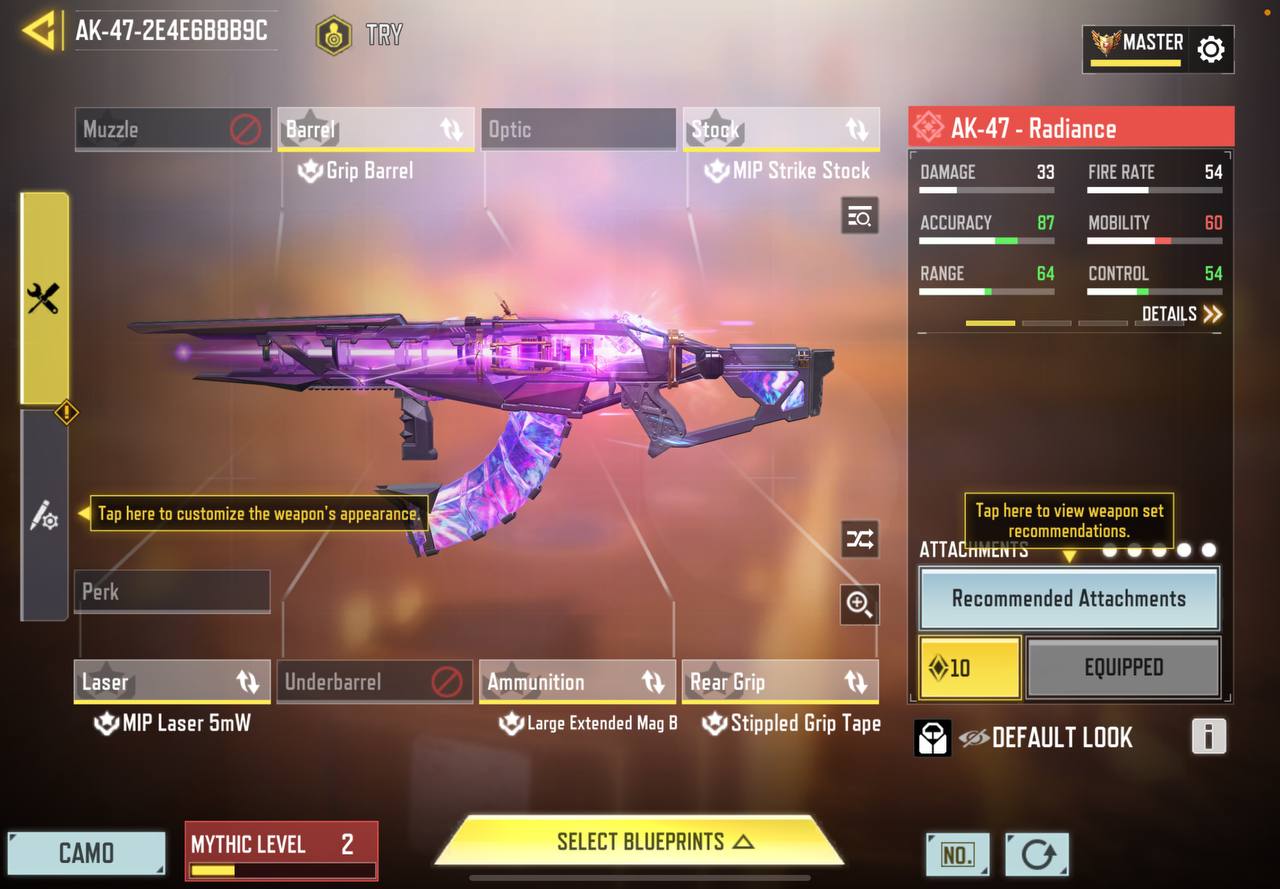Open Recommended Attachments
Image resolution: width=1280 pixels, height=889 pixels.
[1068, 599]
